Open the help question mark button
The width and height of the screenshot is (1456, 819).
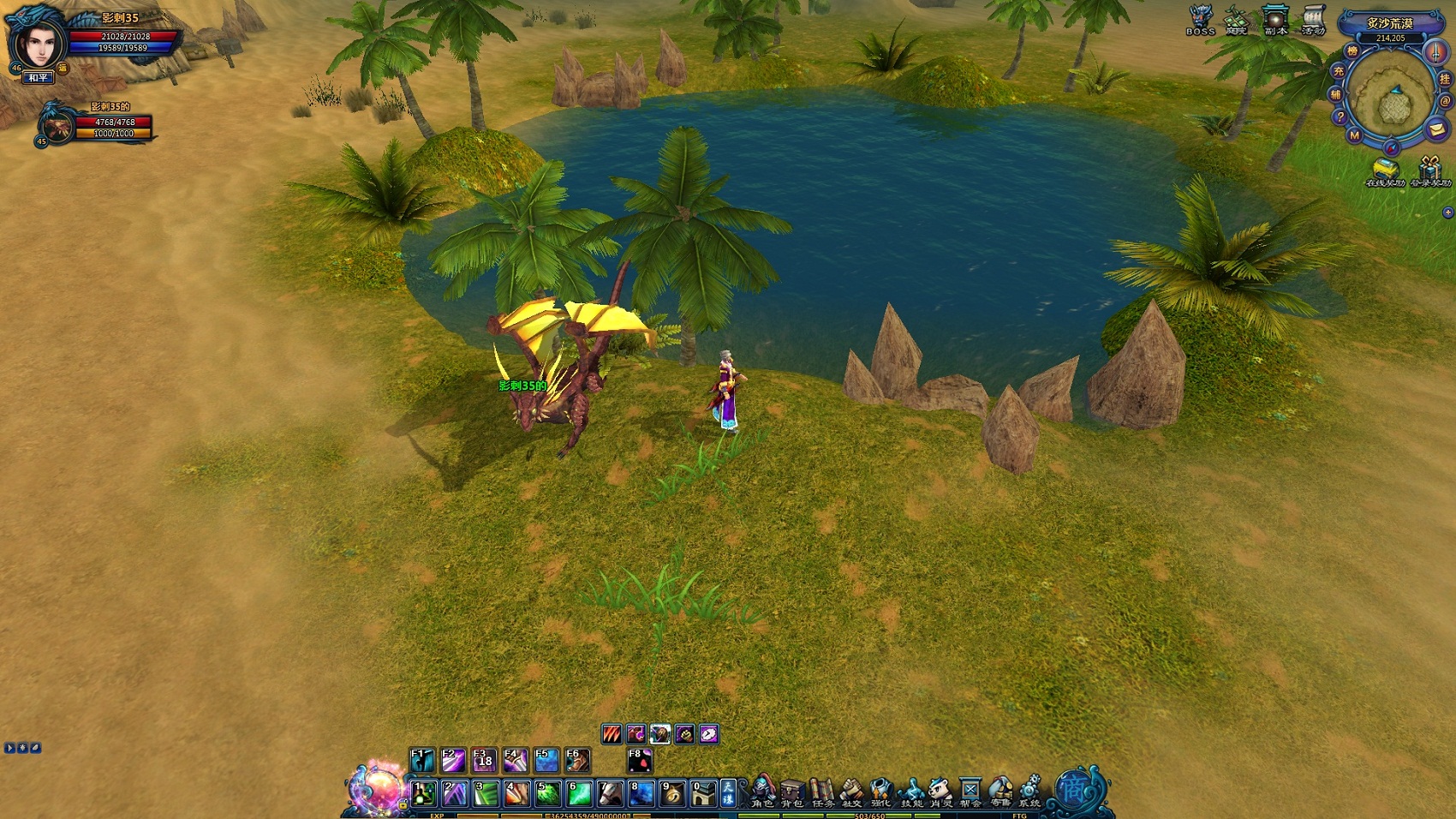point(1340,117)
